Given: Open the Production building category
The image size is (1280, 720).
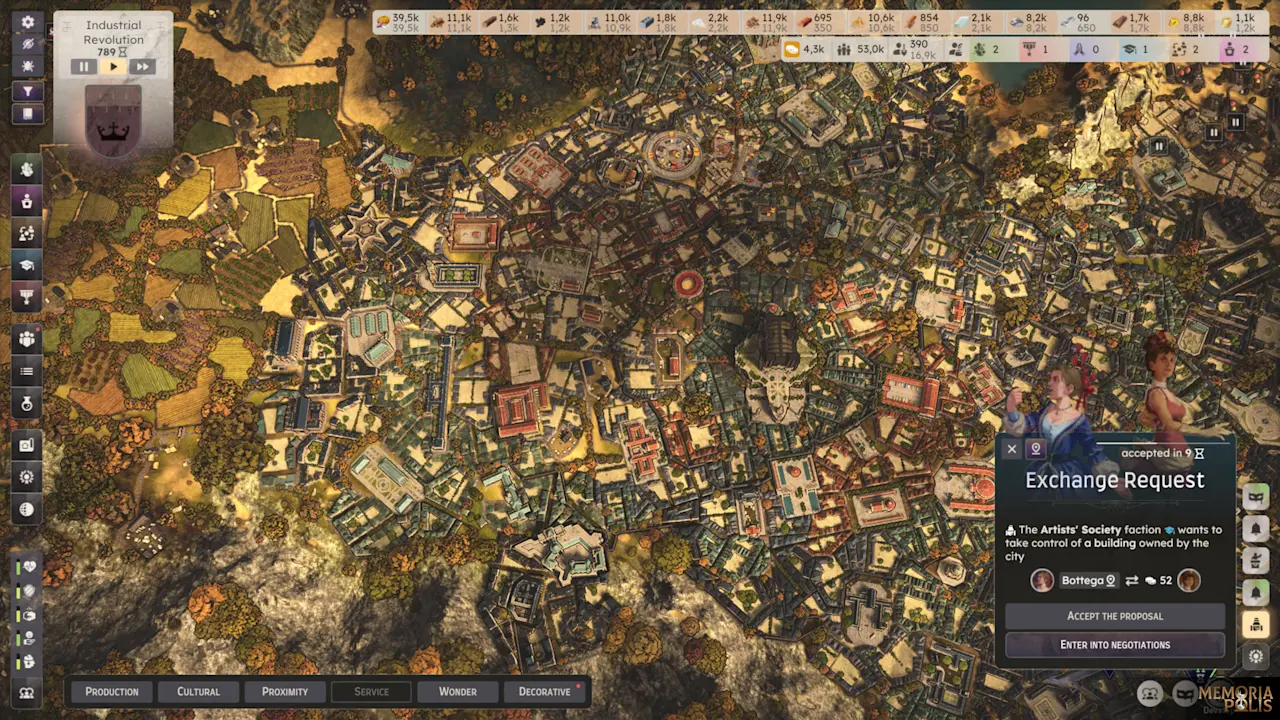Looking at the screenshot, I should (112, 692).
